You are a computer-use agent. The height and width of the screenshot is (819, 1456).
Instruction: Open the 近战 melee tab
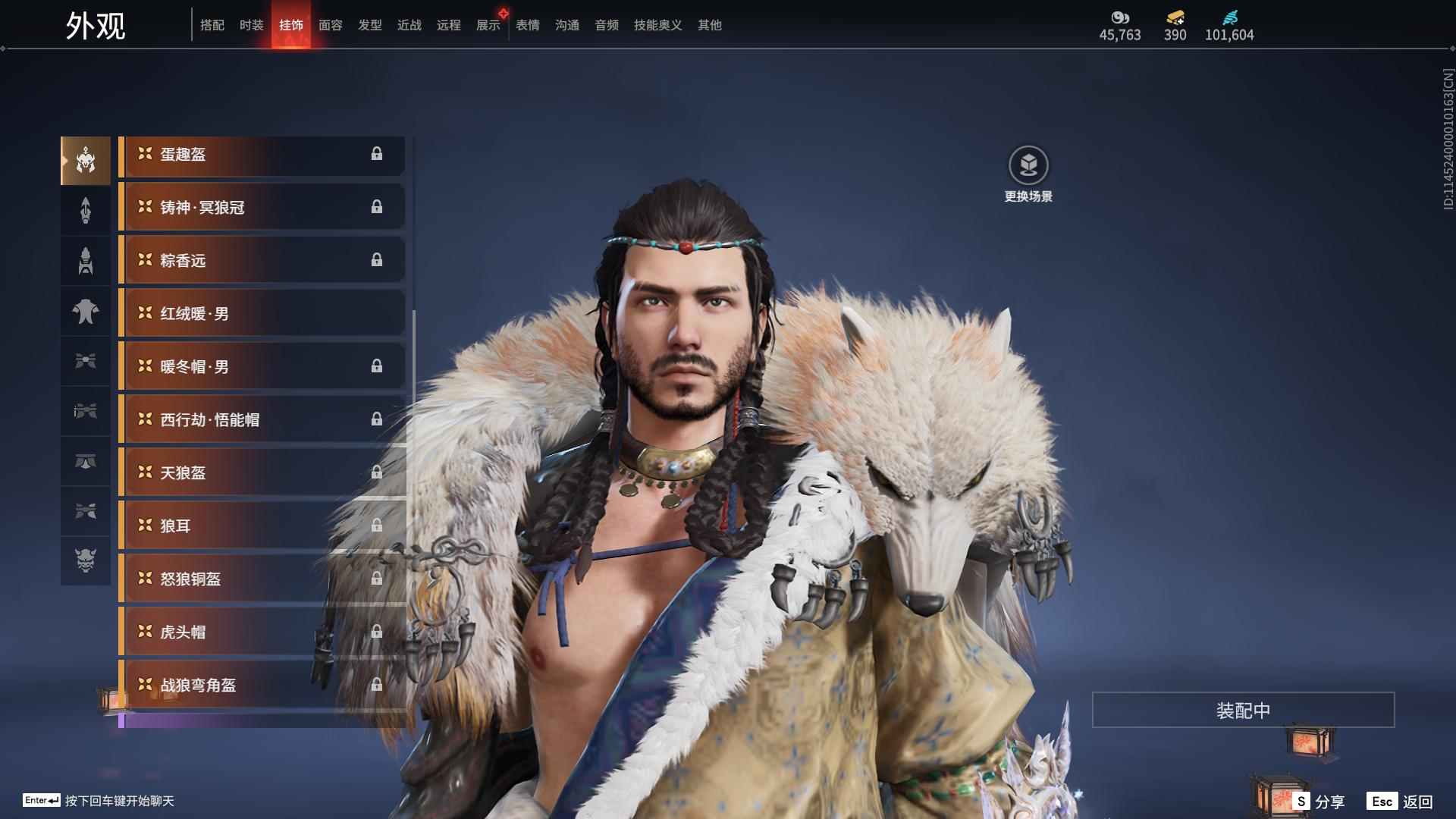coord(409,25)
